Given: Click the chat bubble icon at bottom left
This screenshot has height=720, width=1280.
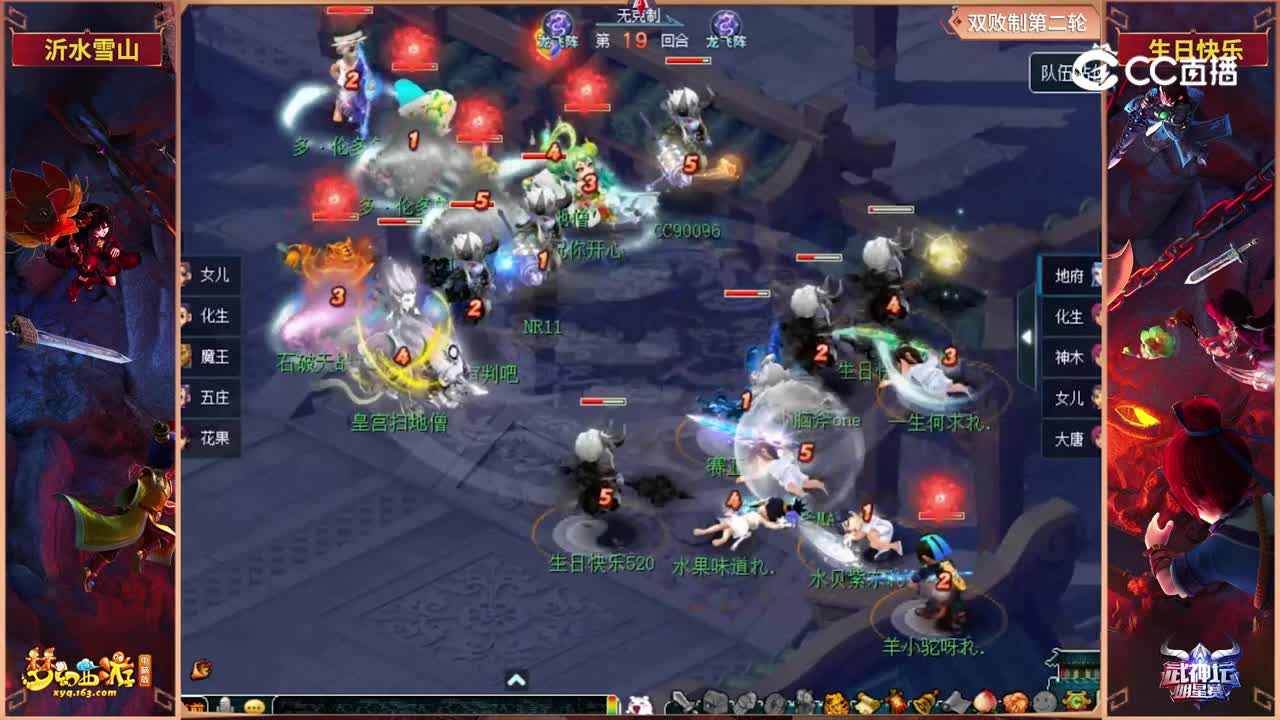Looking at the screenshot, I should pyautogui.click(x=254, y=707).
